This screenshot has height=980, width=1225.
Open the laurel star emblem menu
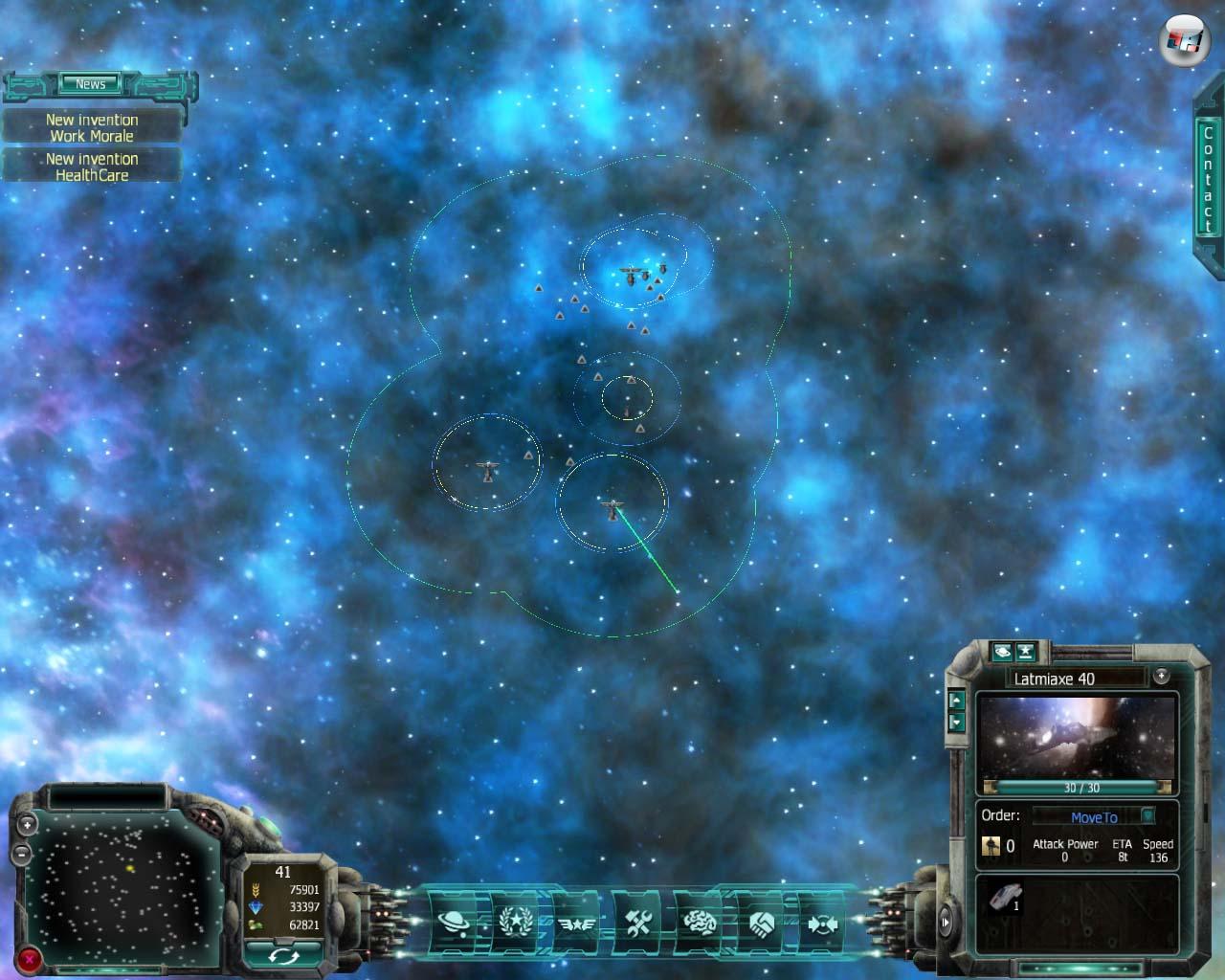[516, 923]
